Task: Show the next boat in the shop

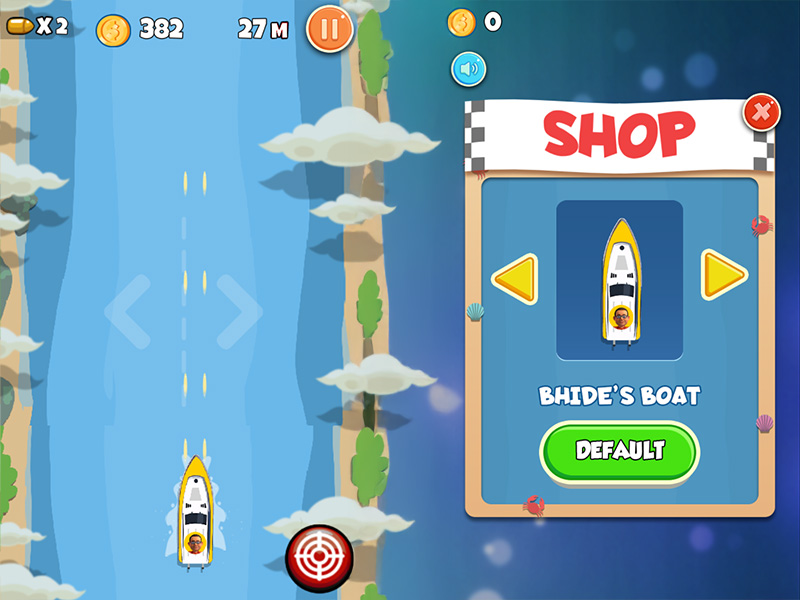Action: [724, 275]
